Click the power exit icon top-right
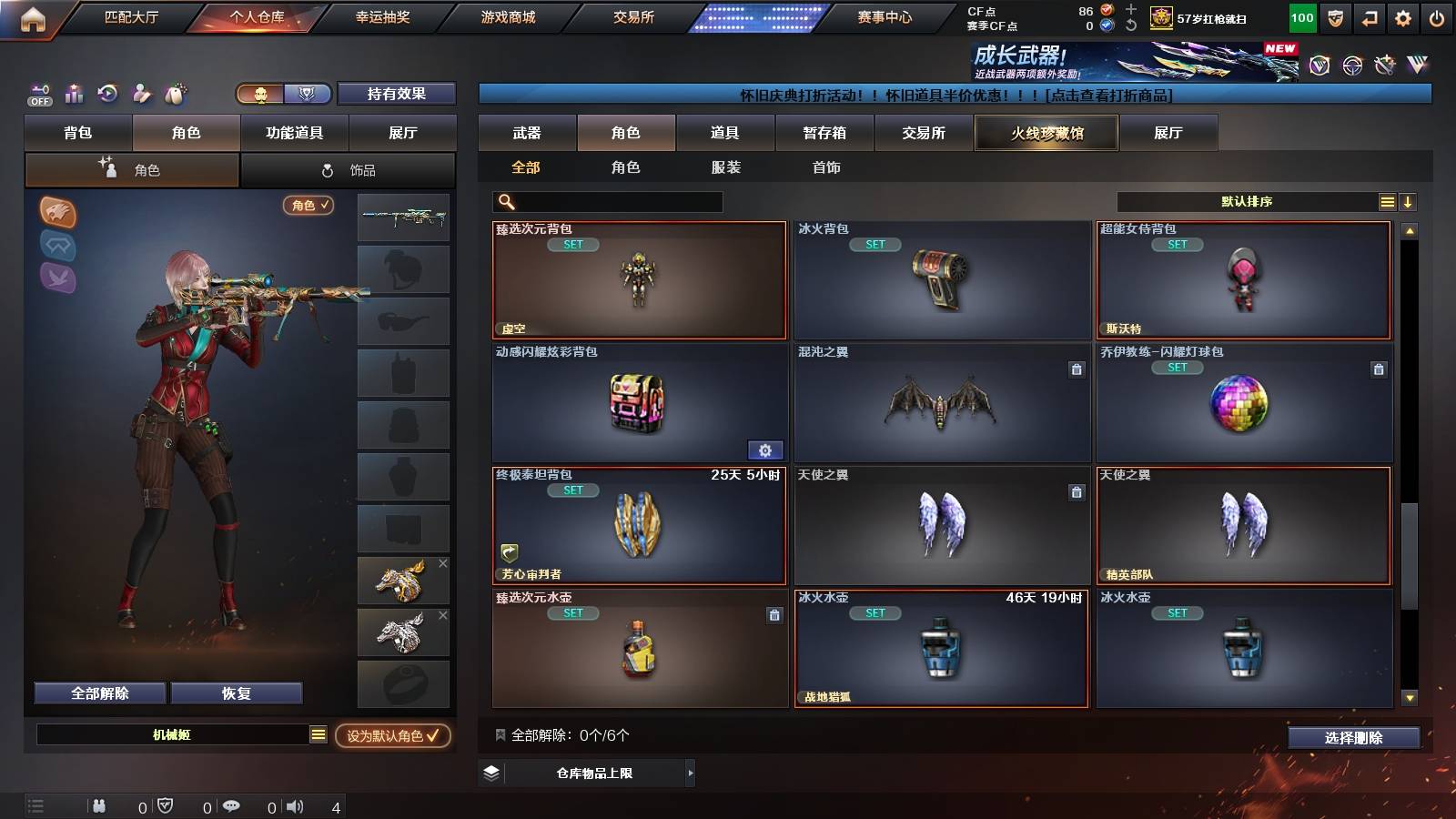 (1438, 16)
